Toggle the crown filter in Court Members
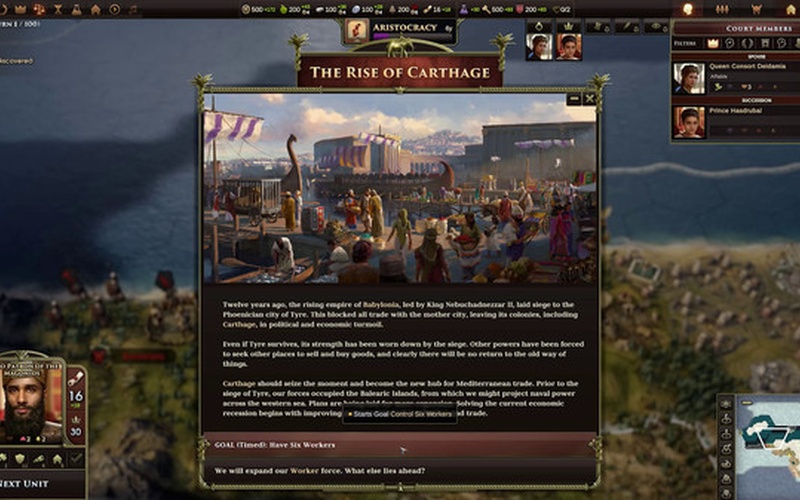The height and width of the screenshot is (500, 800). [x=713, y=44]
